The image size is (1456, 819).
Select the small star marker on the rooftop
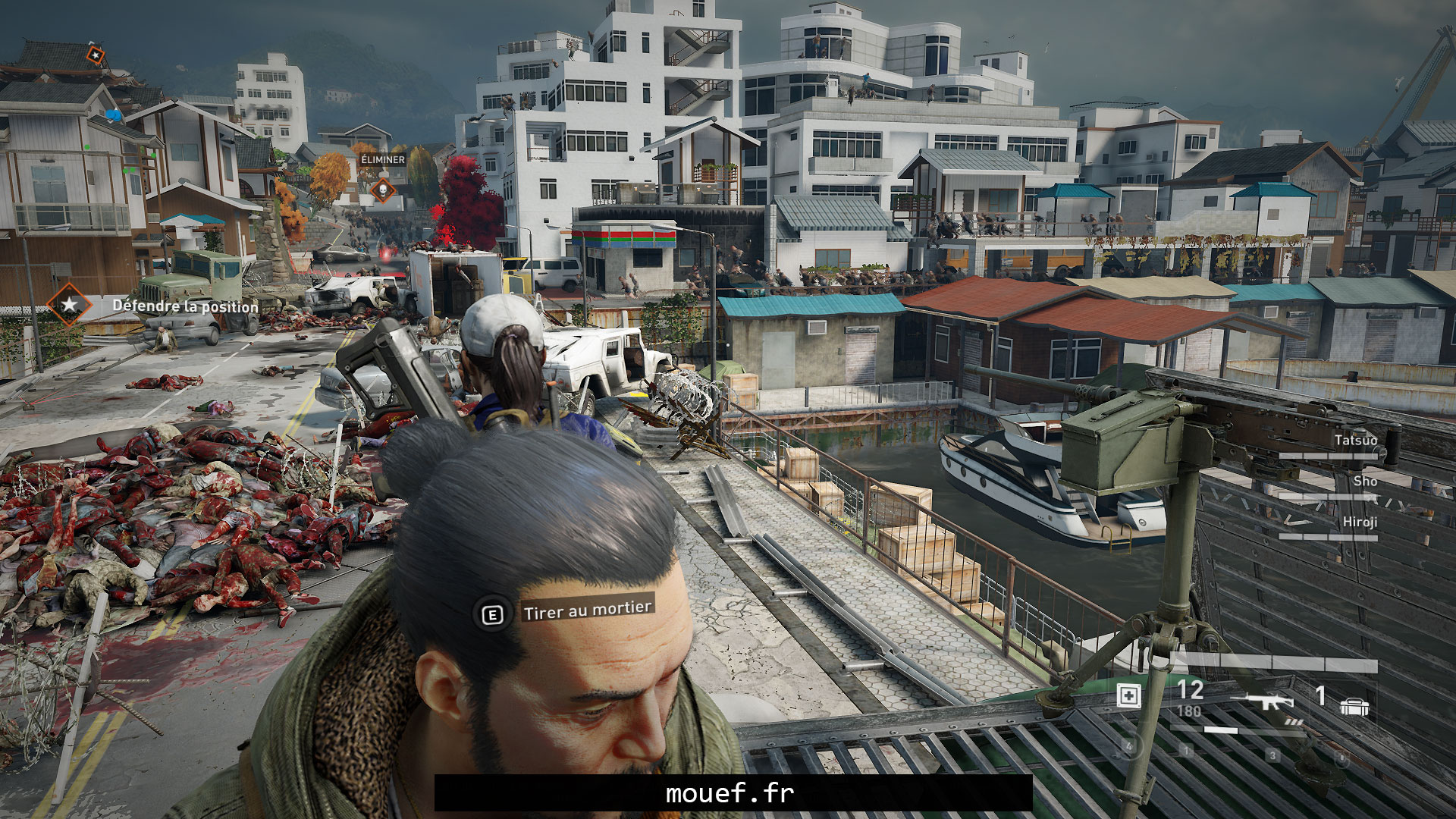[x=95, y=55]
